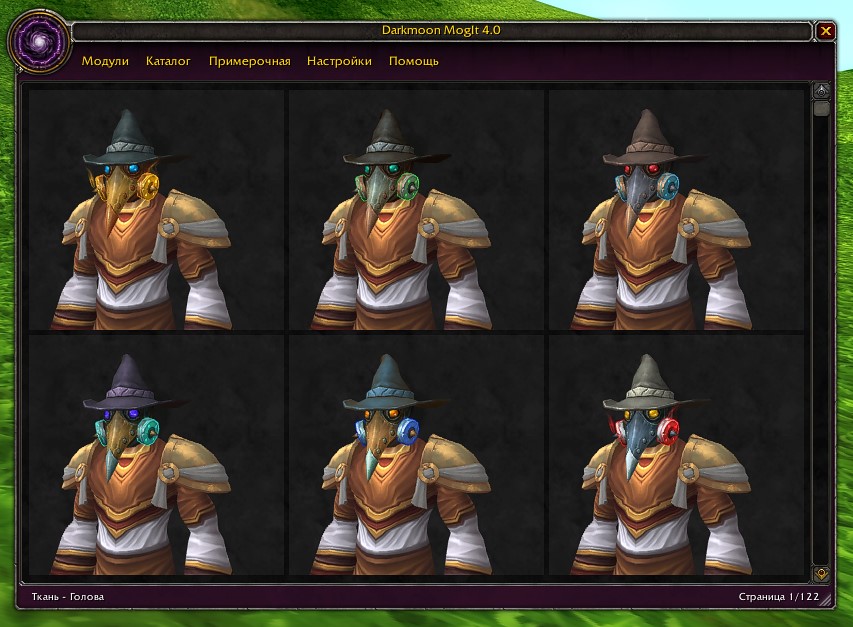Screen dimensions: 853x627
Task: Select the red-goggled dark mask preview
Action: (x=676, y=455)
